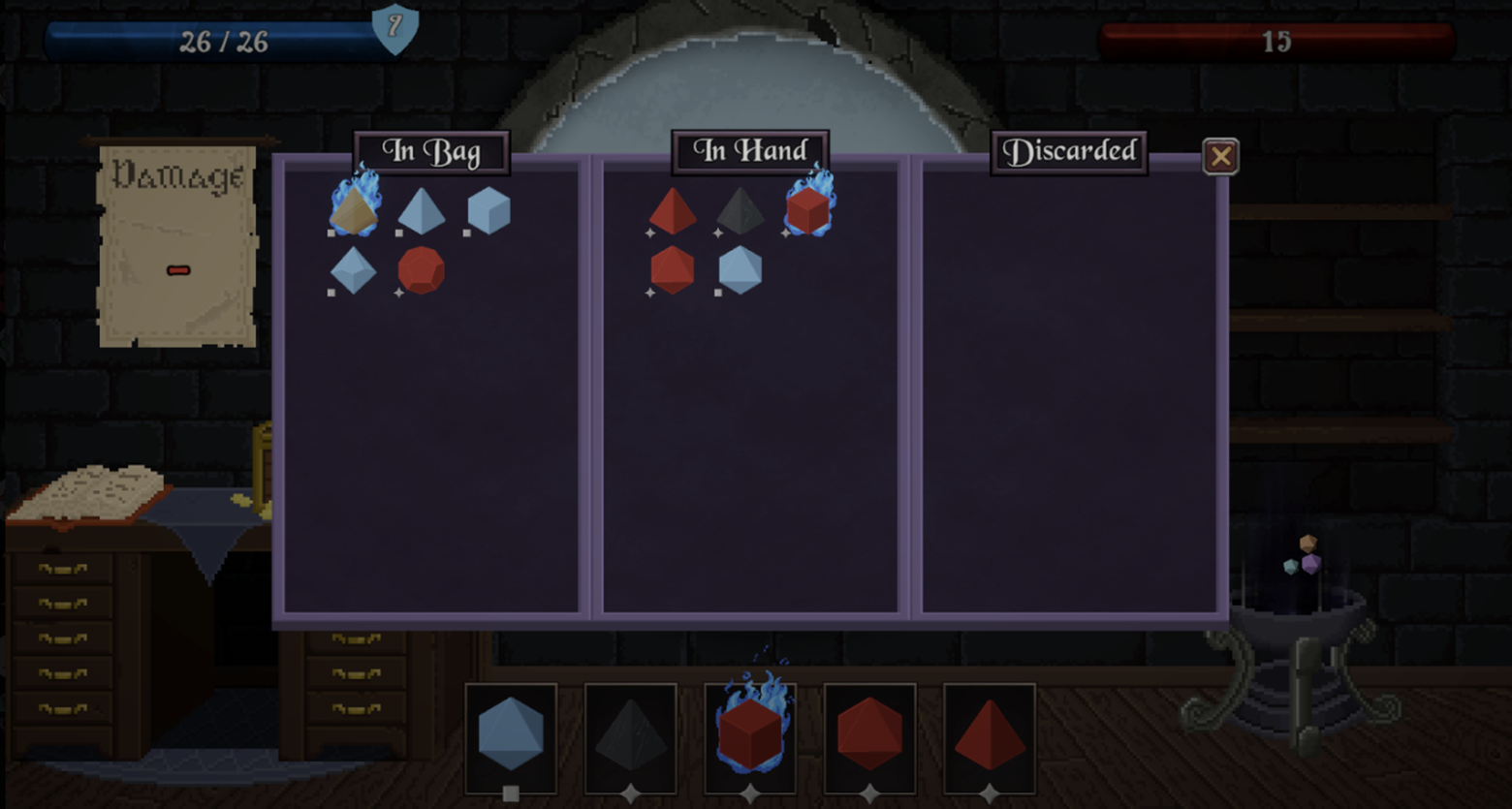The image size is (1512, 809).
Task: Click the blue icosahedron in bottom dice tray
Action: 512,734
